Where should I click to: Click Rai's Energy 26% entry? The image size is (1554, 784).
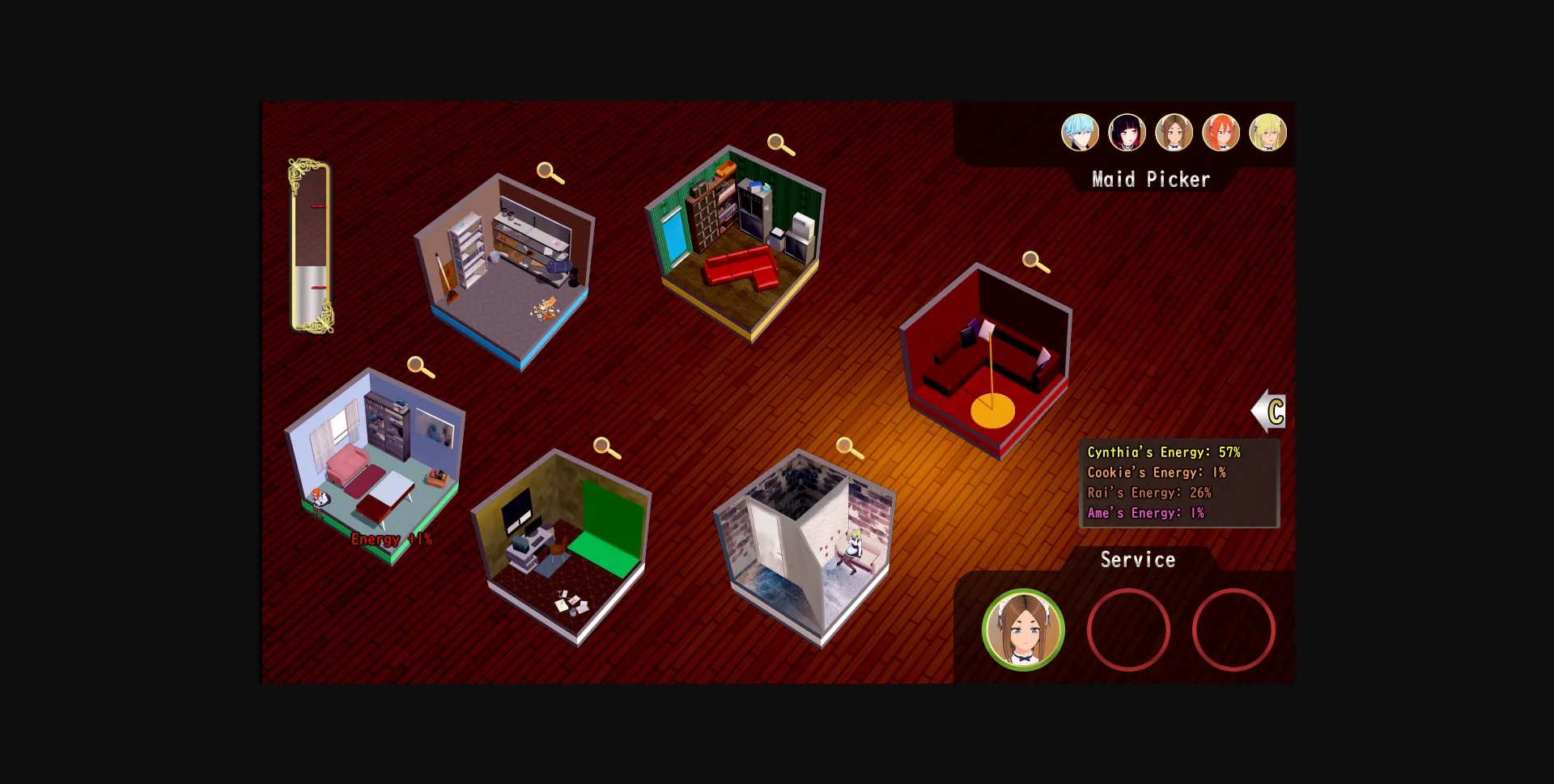pos(1149,493)
